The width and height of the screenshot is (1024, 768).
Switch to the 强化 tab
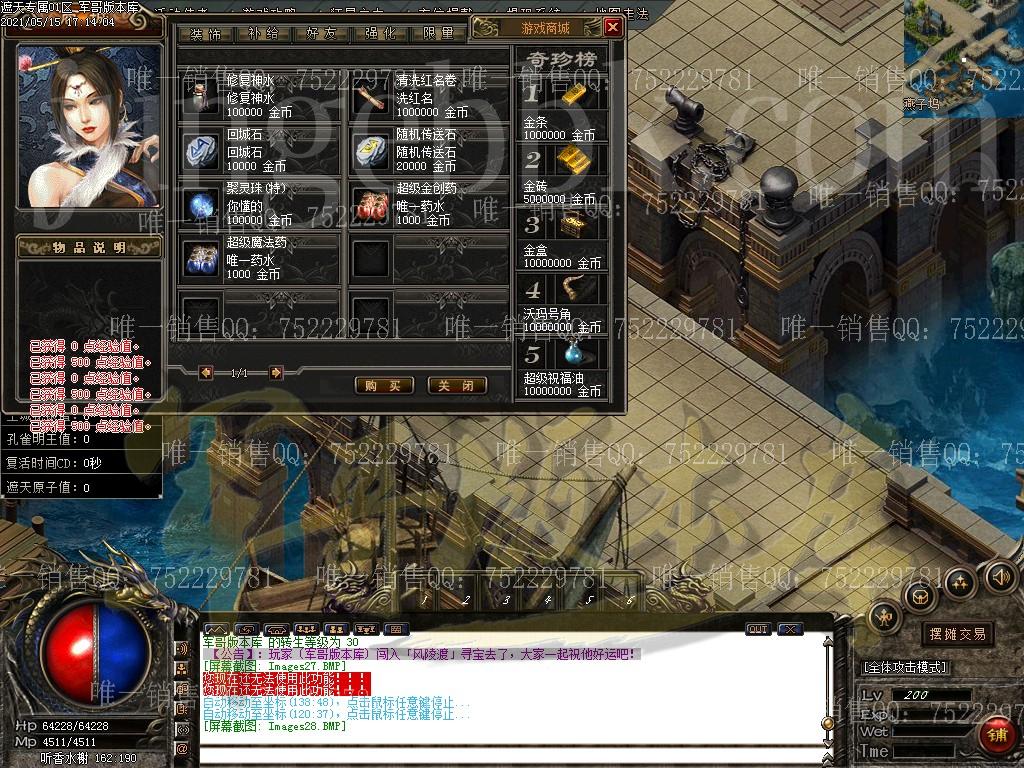tap(380, 33)
